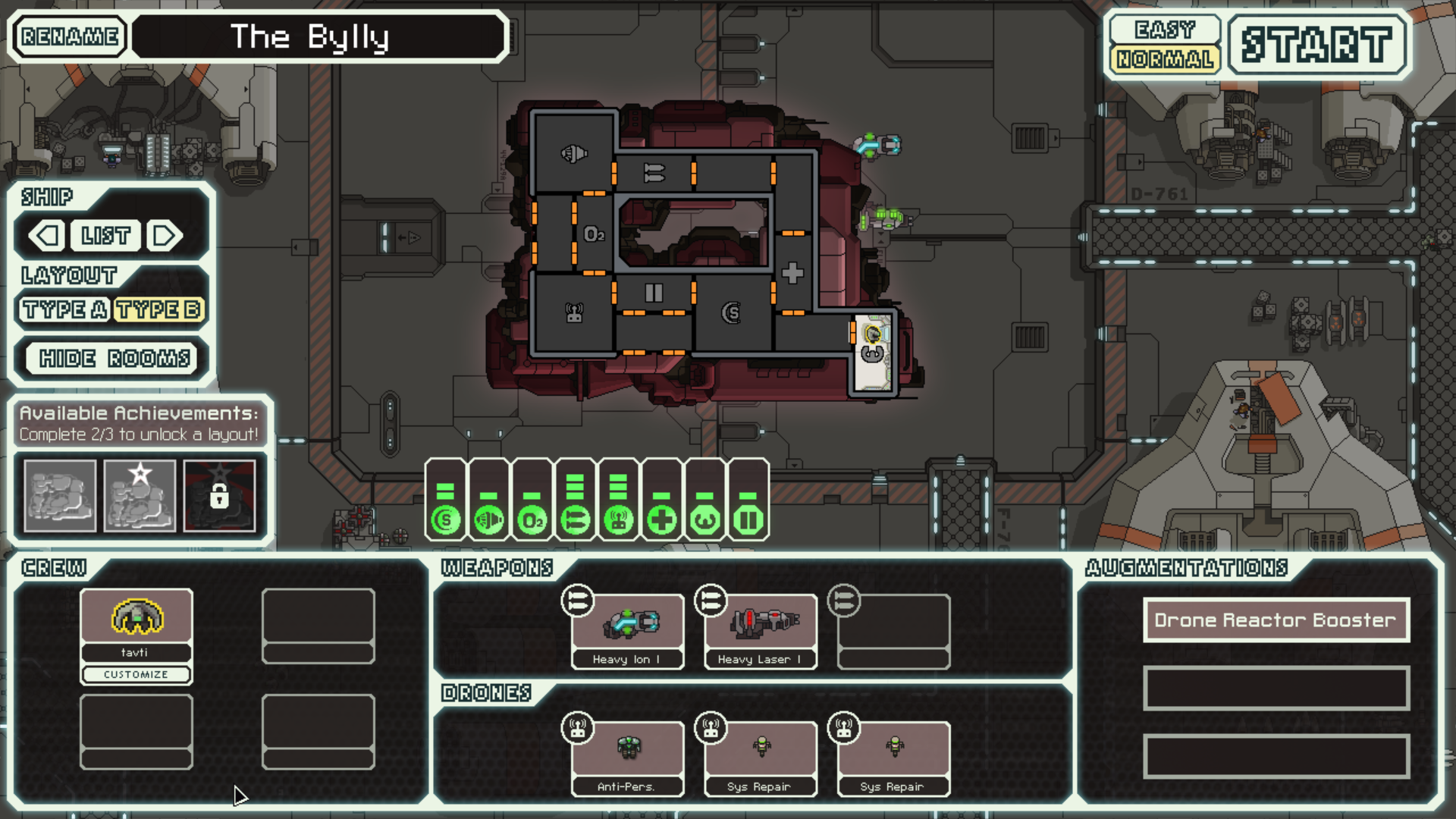
Task: Choose Normal difficulty
Action: click(1164, 59)
